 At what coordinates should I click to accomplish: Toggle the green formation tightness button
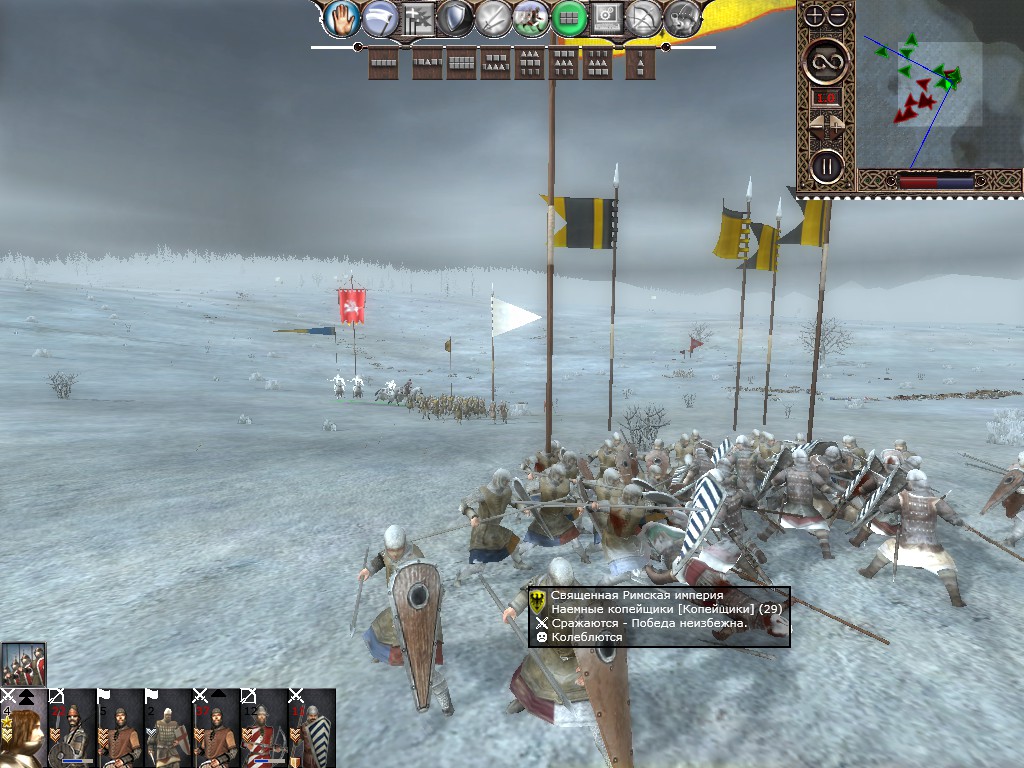pyautogui.click(x=568, y=18)
